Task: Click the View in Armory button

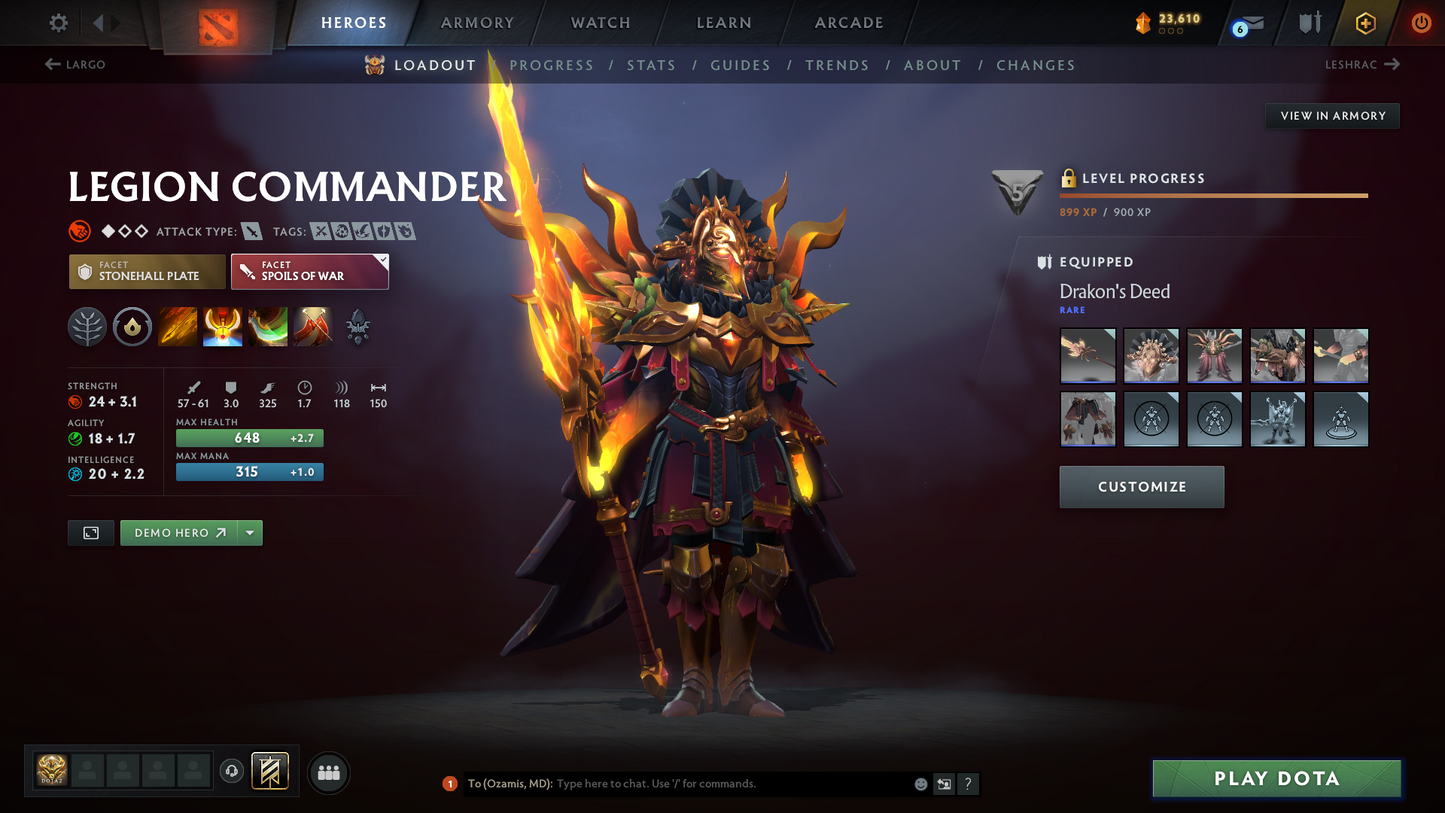Action: pos(1332,115)
